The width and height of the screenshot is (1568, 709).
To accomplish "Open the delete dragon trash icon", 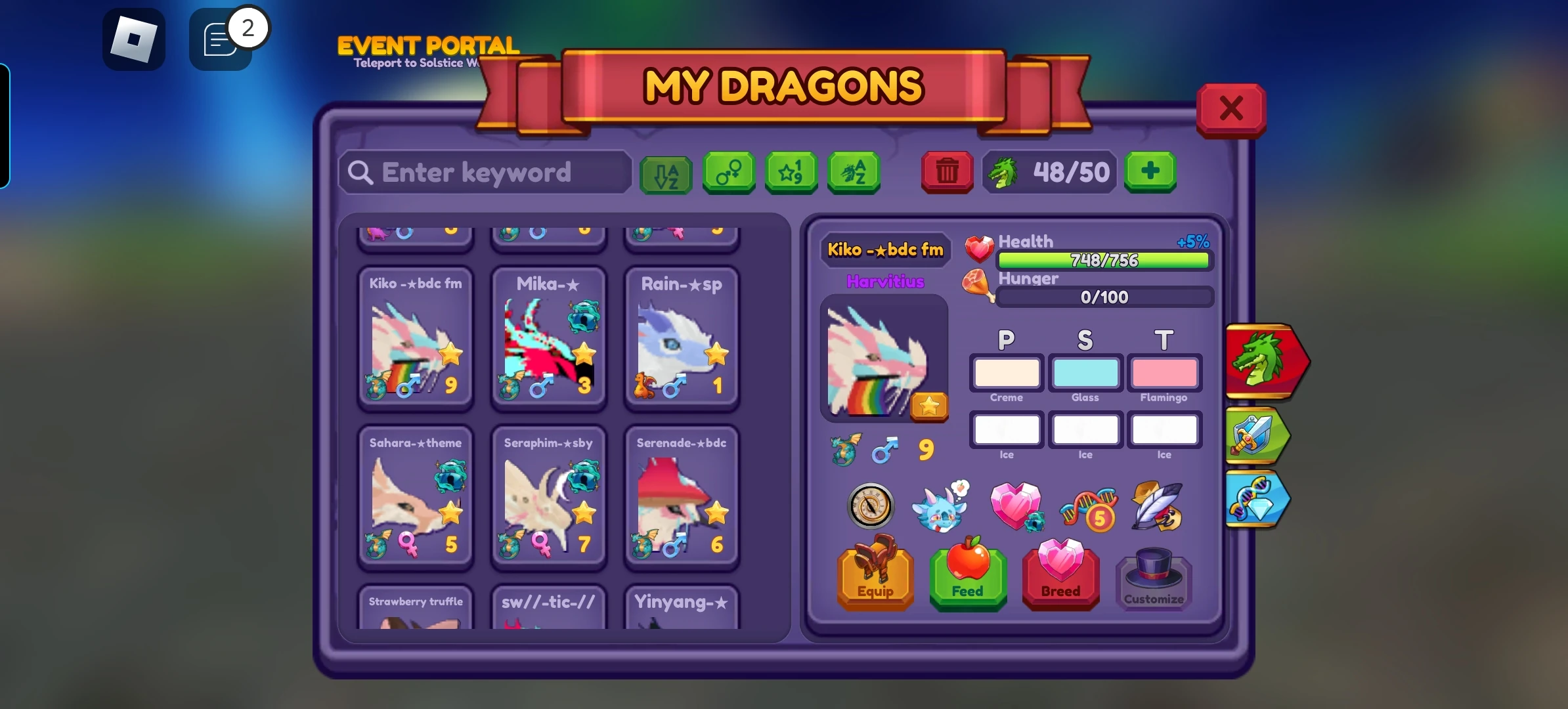I will click(946, 173).
